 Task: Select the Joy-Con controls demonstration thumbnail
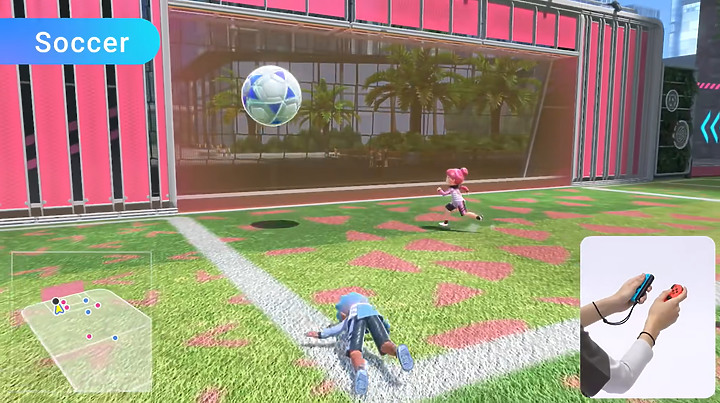click(647, 316)
